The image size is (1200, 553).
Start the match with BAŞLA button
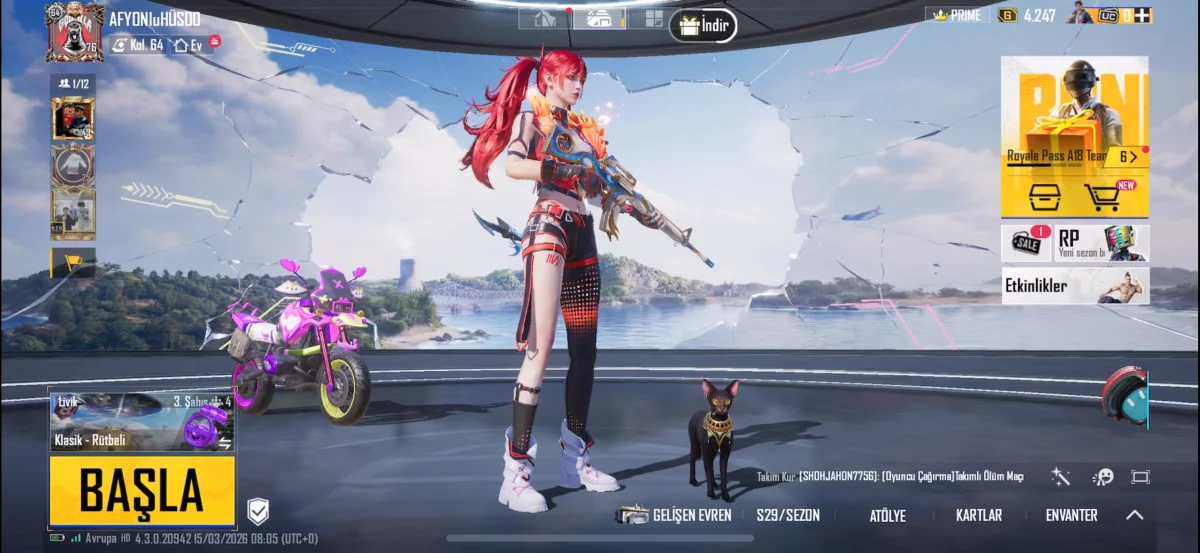(142, 490)
